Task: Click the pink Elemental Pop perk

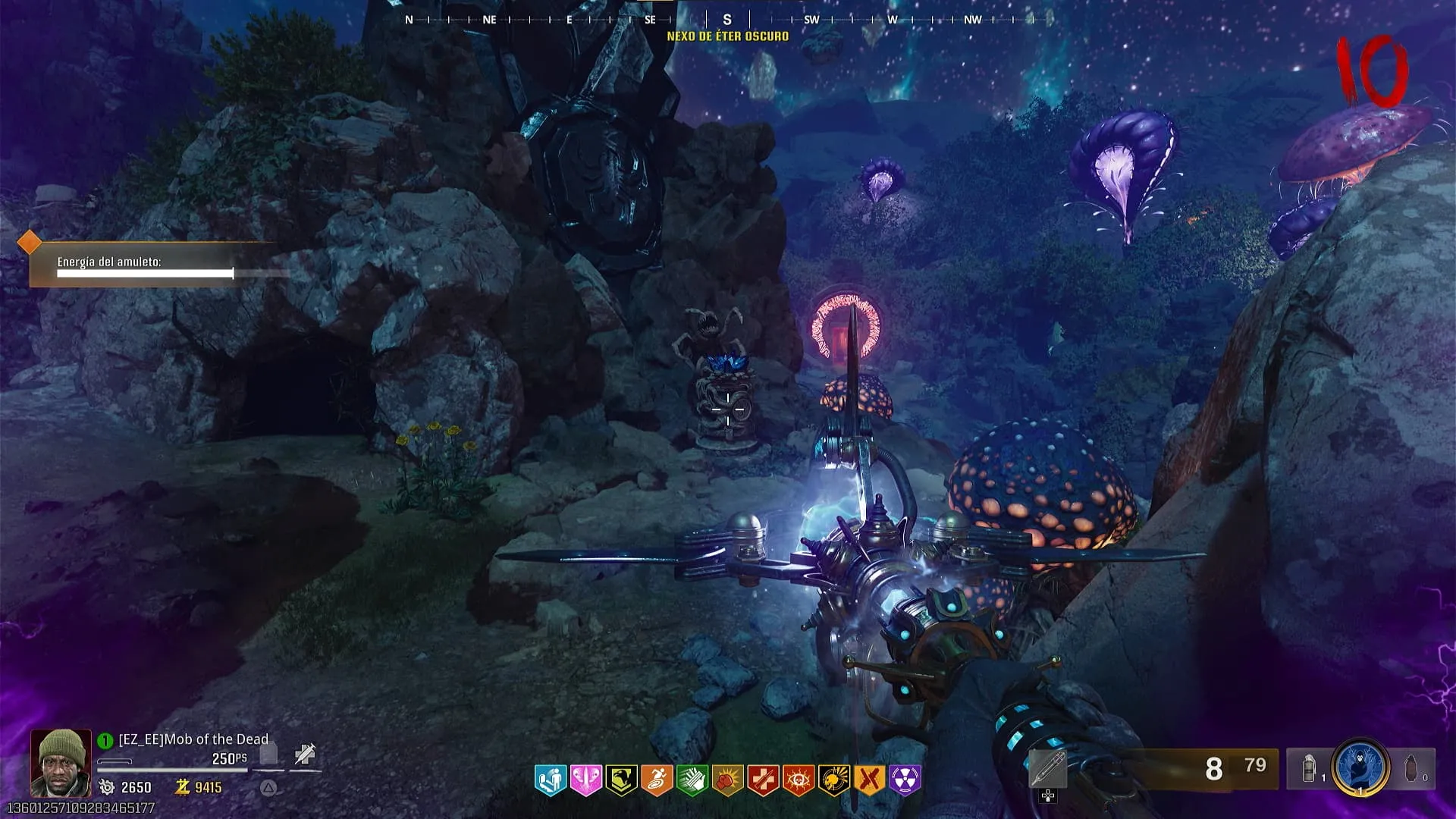Action: [x=585, y=780]
